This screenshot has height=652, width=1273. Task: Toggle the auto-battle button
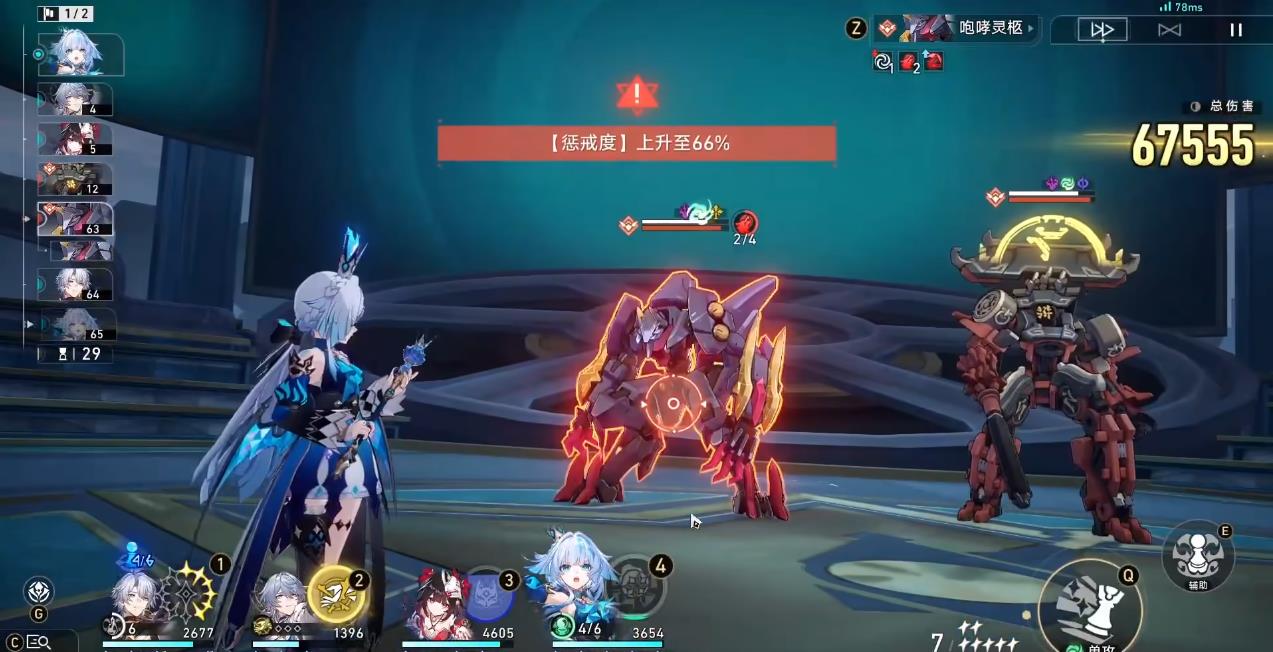[1169, 30]
